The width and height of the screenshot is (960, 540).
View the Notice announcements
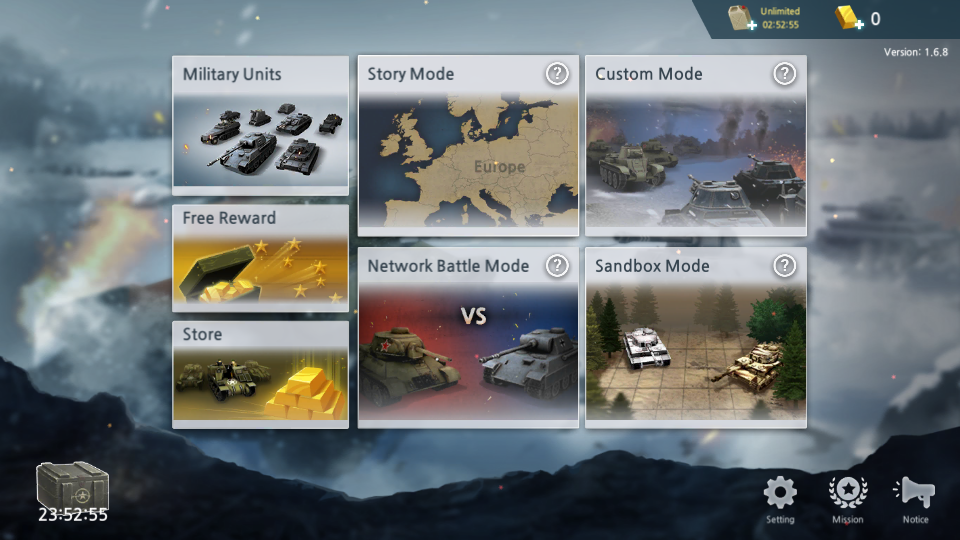click(915, 497)
